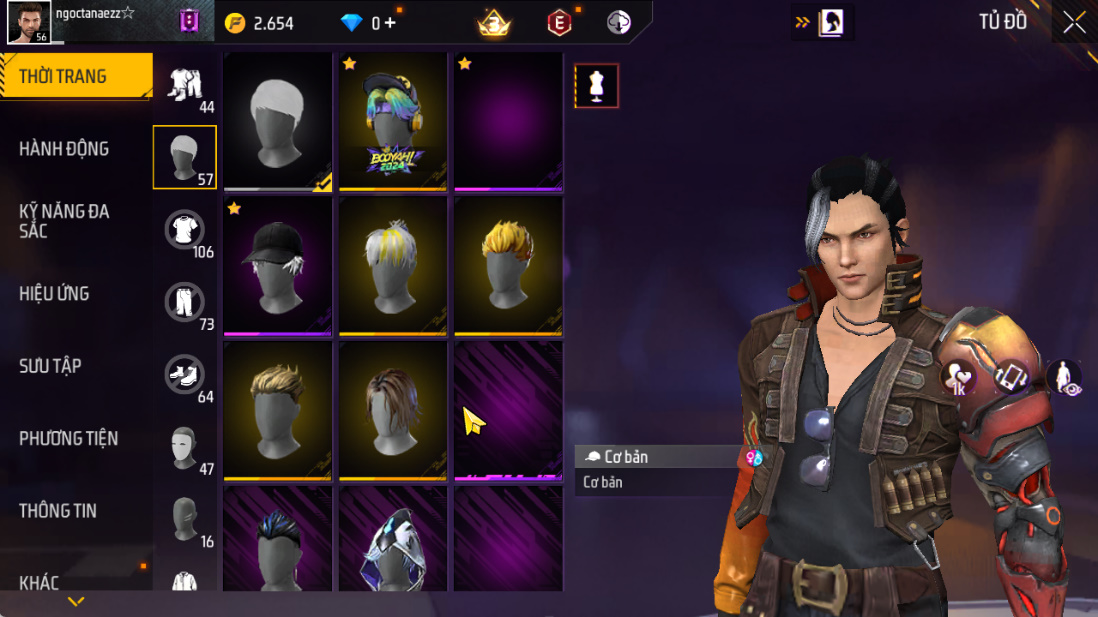Select the KỸ NĂNG ĐA SẮC tab

pyautogui.click(x=64, y=221)
